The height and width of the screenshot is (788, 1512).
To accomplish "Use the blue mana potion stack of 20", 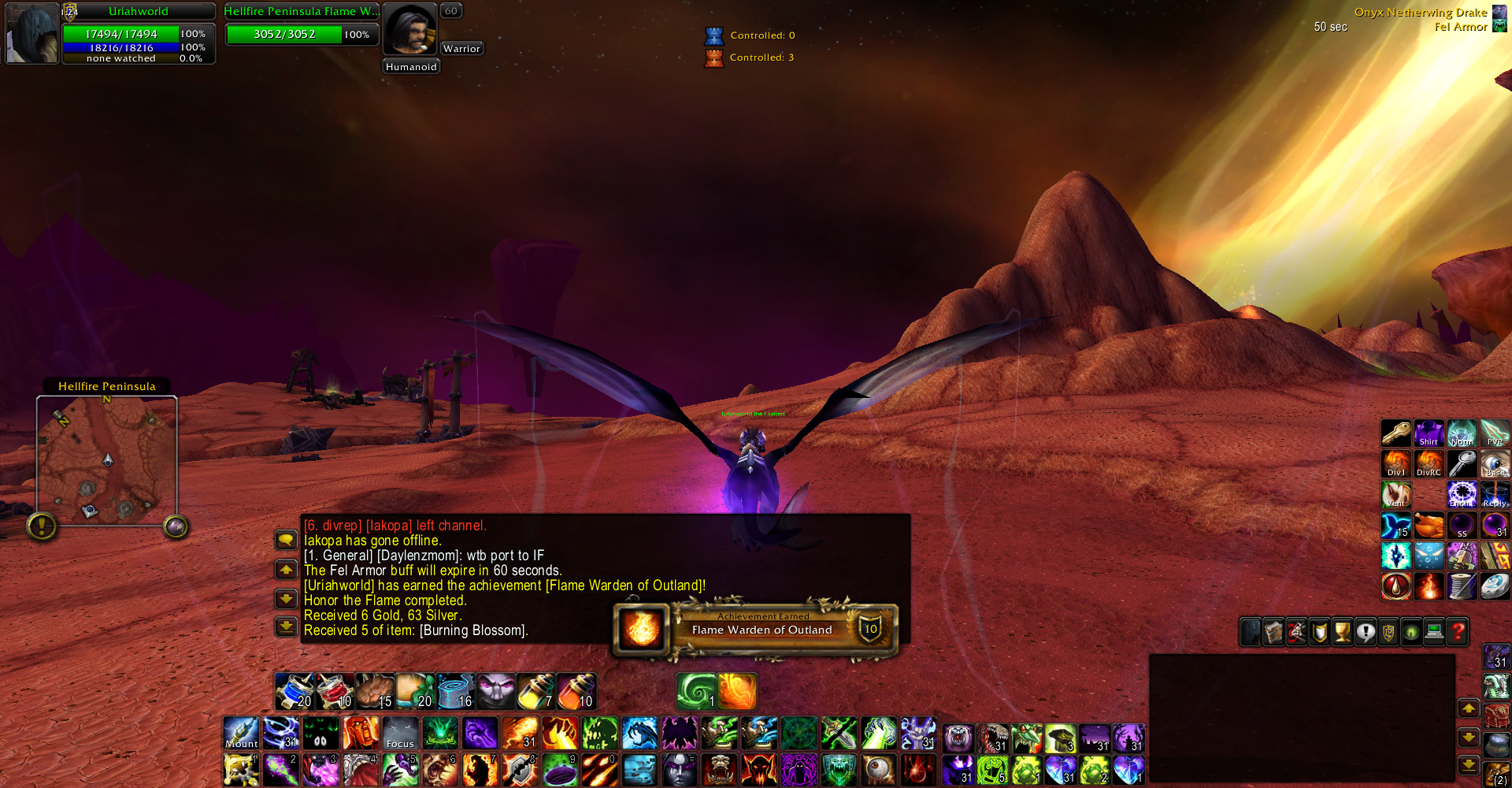I will (x=295, y=692).
